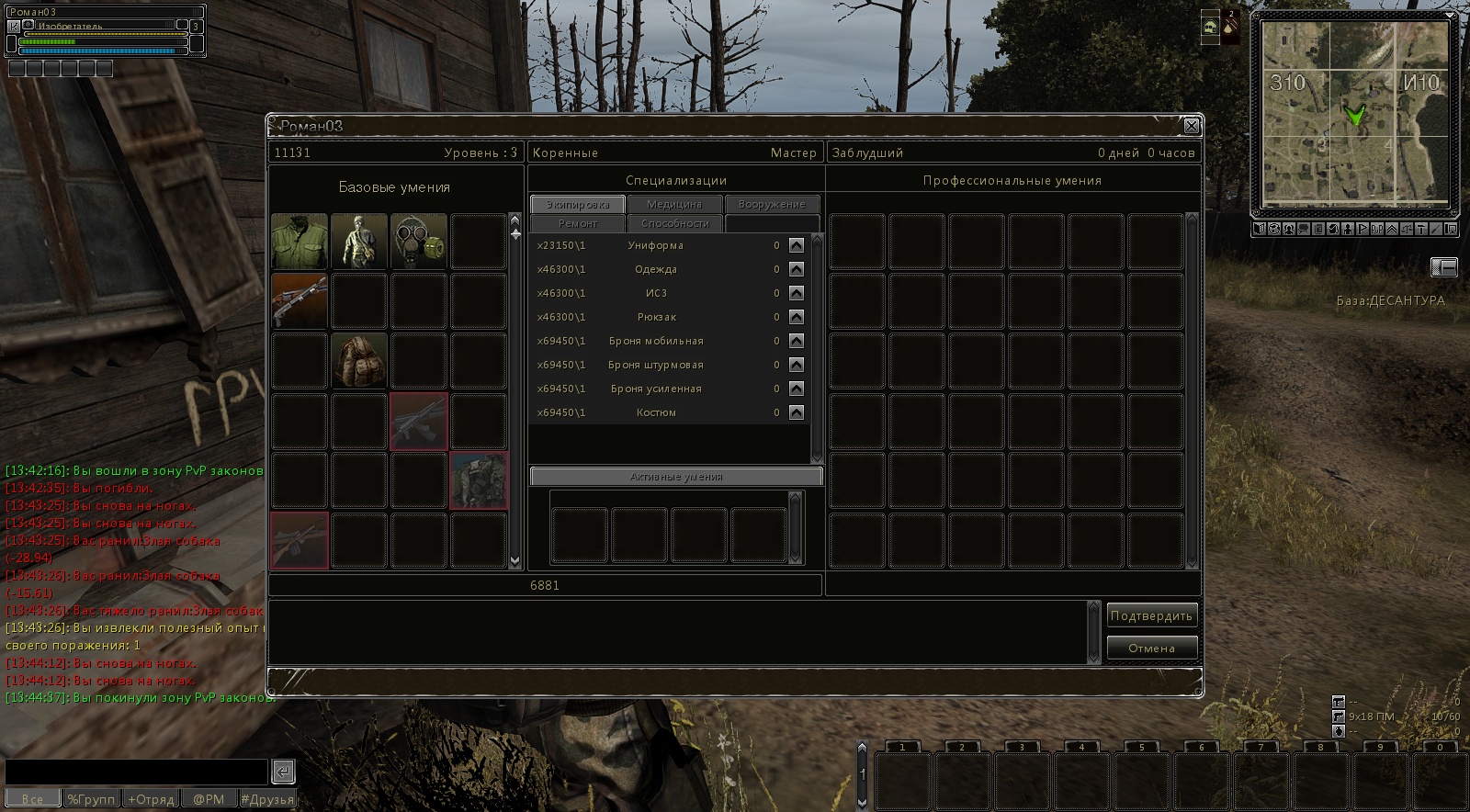Viewport: 1470px width, 812px height.
Task: Pick the shotgun base skill icon
Action: tap(300, 301)
